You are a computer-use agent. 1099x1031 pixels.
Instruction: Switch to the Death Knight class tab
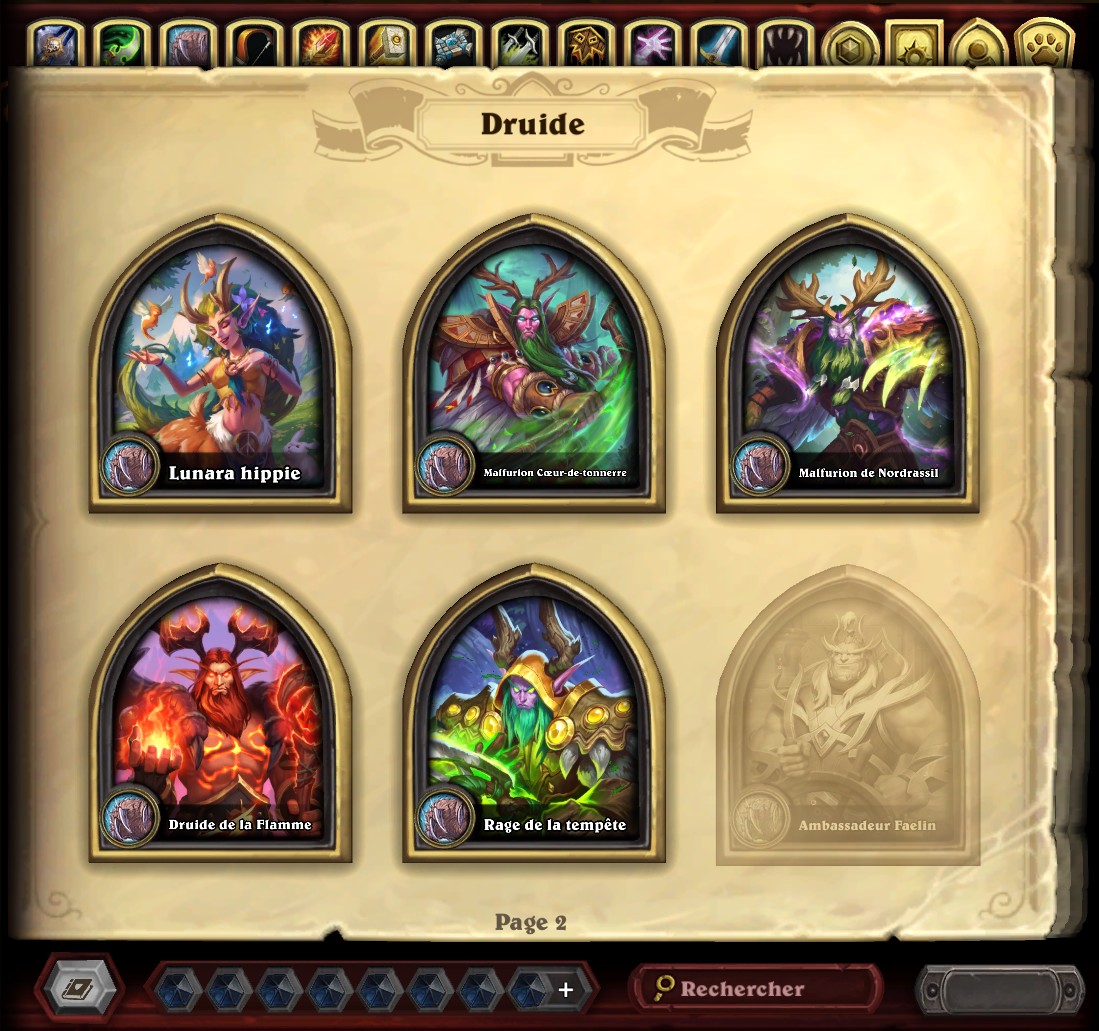coord(57,45)
